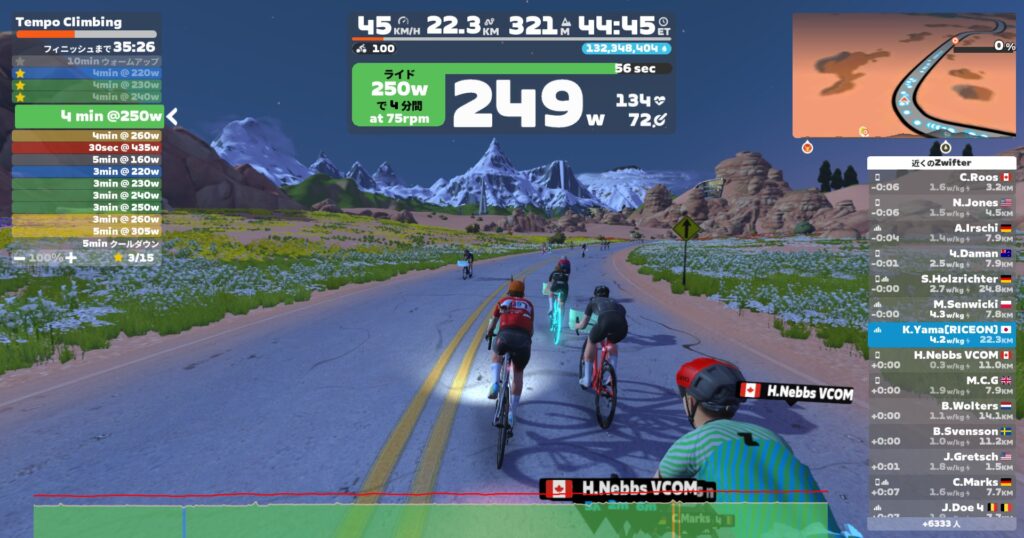Pick B.Svensson in the nearby list
The image size is (1024, 538).
tap(942, 436)
